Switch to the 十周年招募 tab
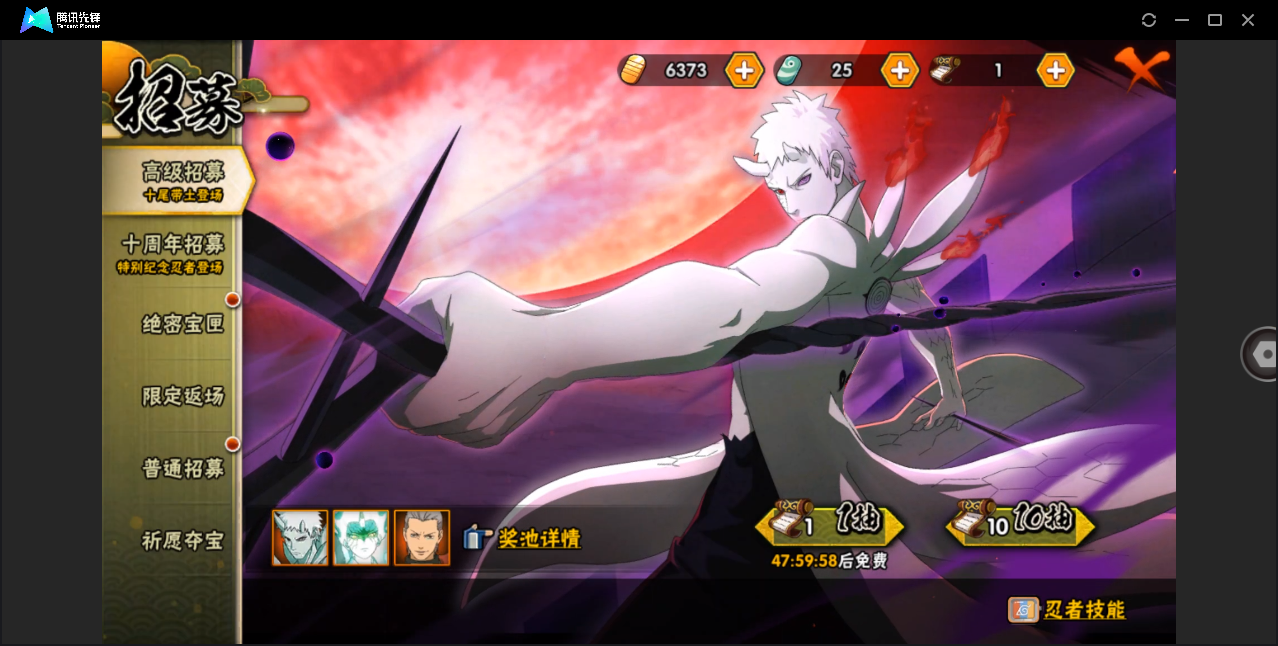Screen dimensions: 1278x646 [173, 252]
